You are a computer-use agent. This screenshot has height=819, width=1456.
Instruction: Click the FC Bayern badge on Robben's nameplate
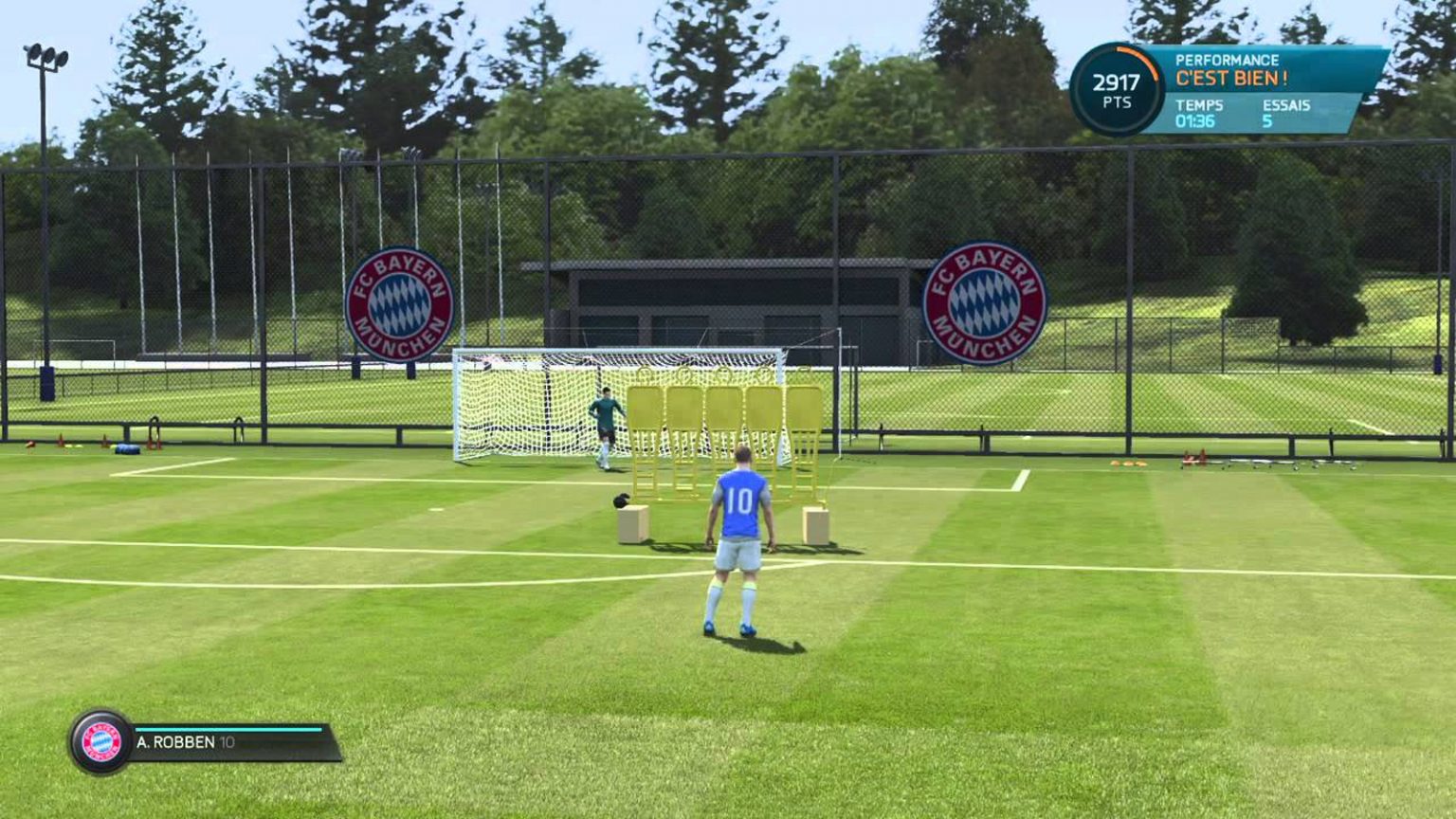(100, 741)
